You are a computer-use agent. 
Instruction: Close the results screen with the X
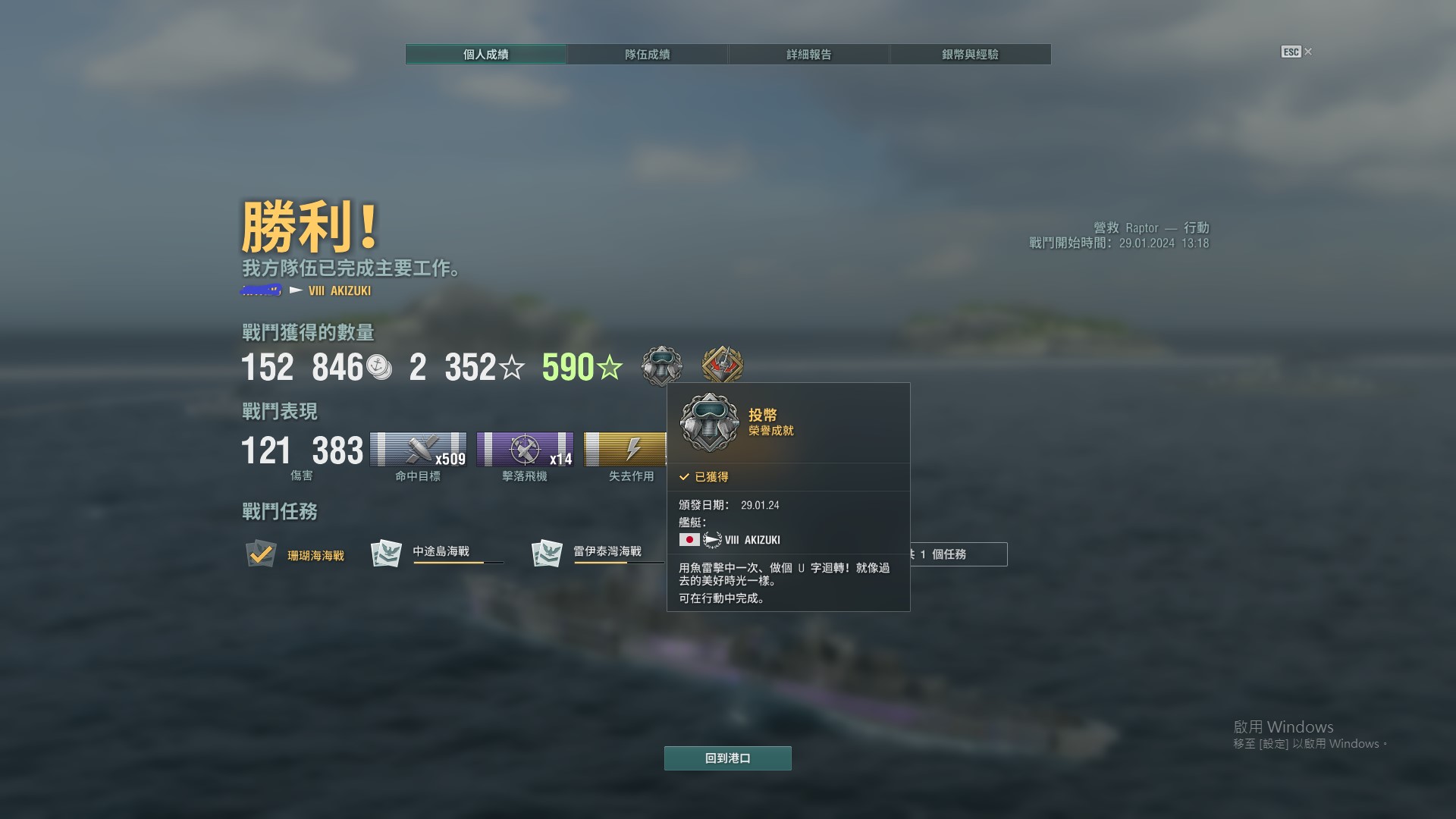click(x=1307, y=52)
